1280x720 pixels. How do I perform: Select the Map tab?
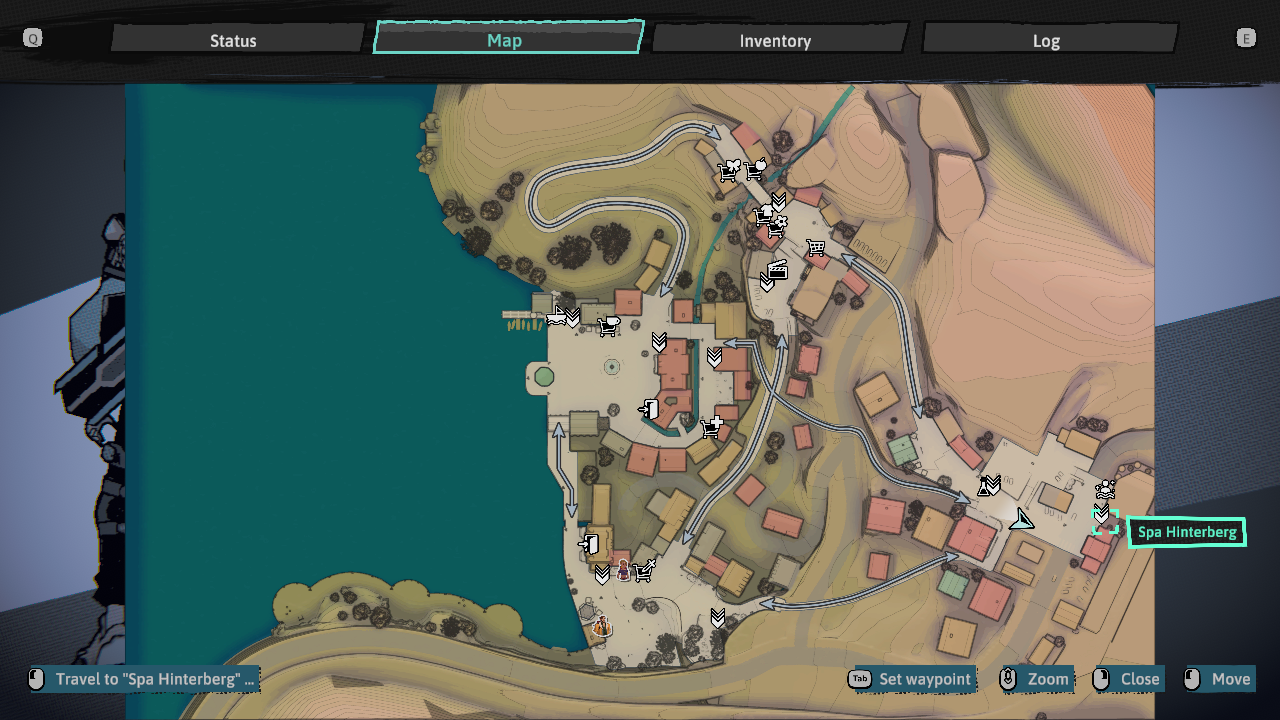pyautogui.click(x=505, y=40)
